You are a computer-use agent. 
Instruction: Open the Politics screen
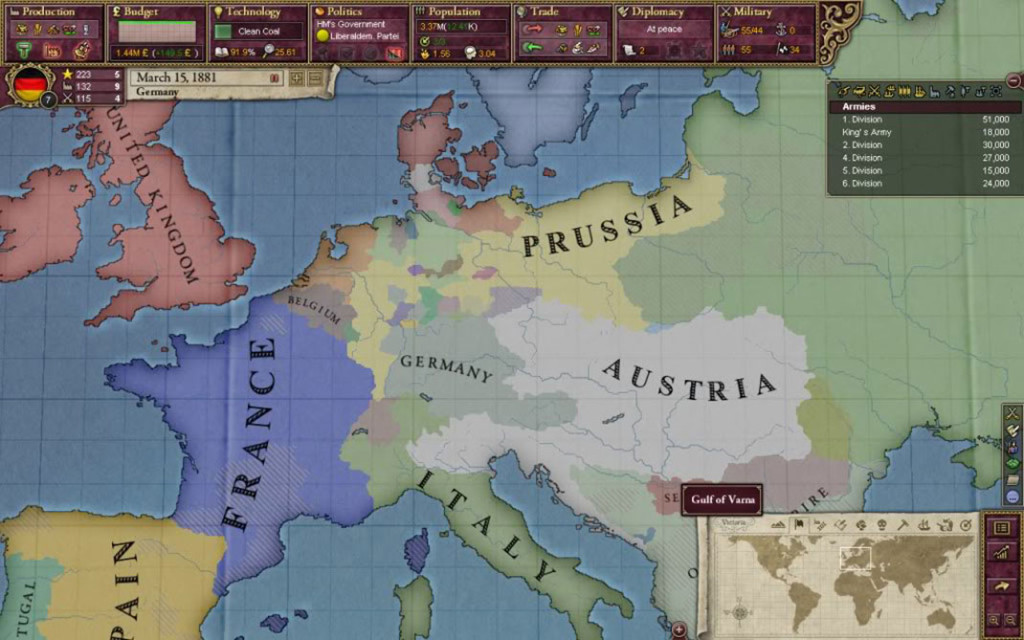358,13
